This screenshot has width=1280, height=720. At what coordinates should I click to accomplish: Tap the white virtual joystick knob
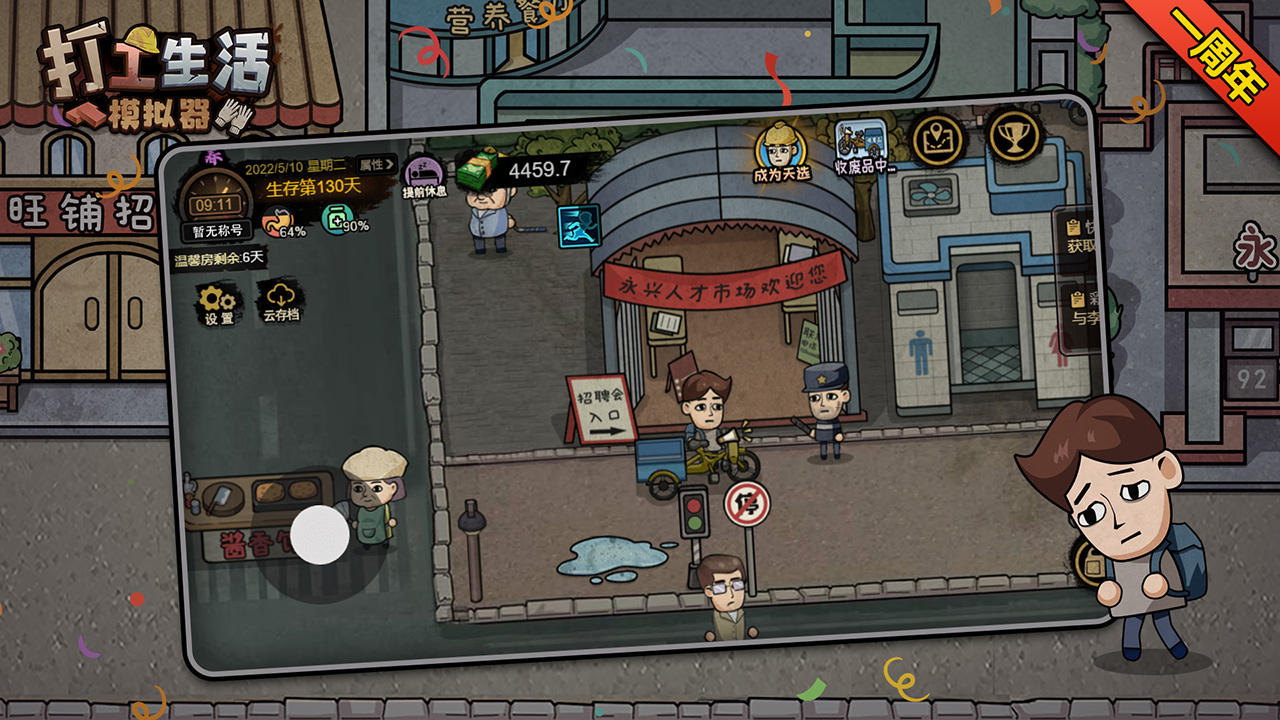[x=320, y=534]
